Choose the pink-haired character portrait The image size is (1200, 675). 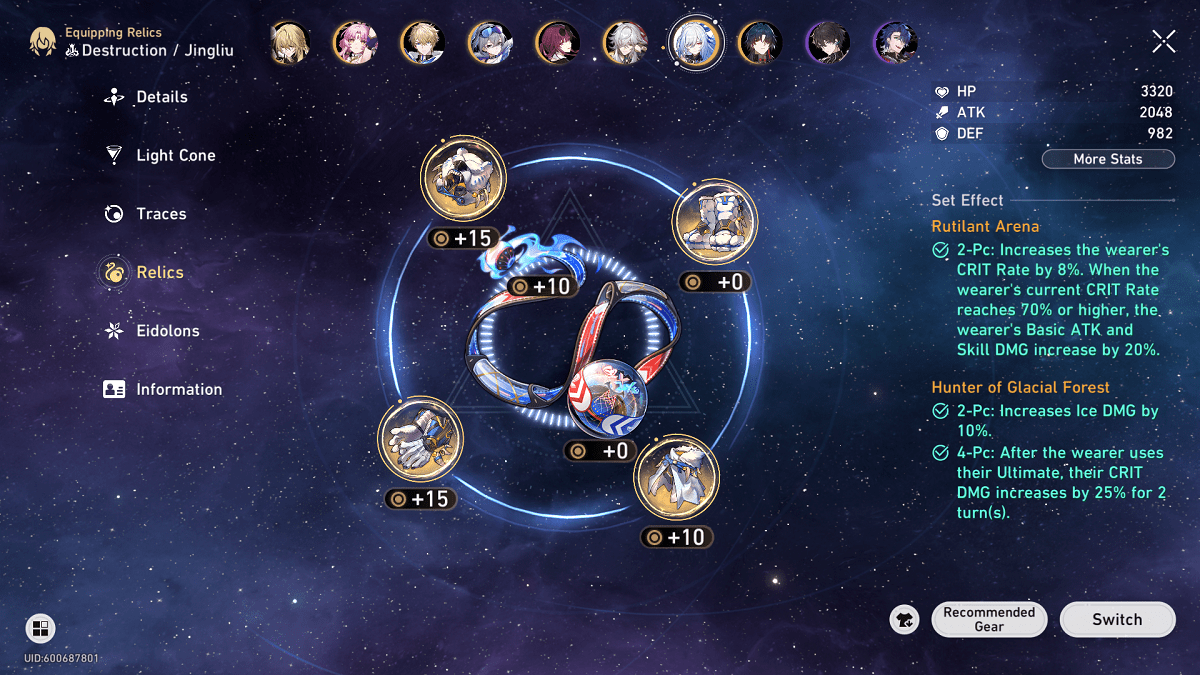355,42
